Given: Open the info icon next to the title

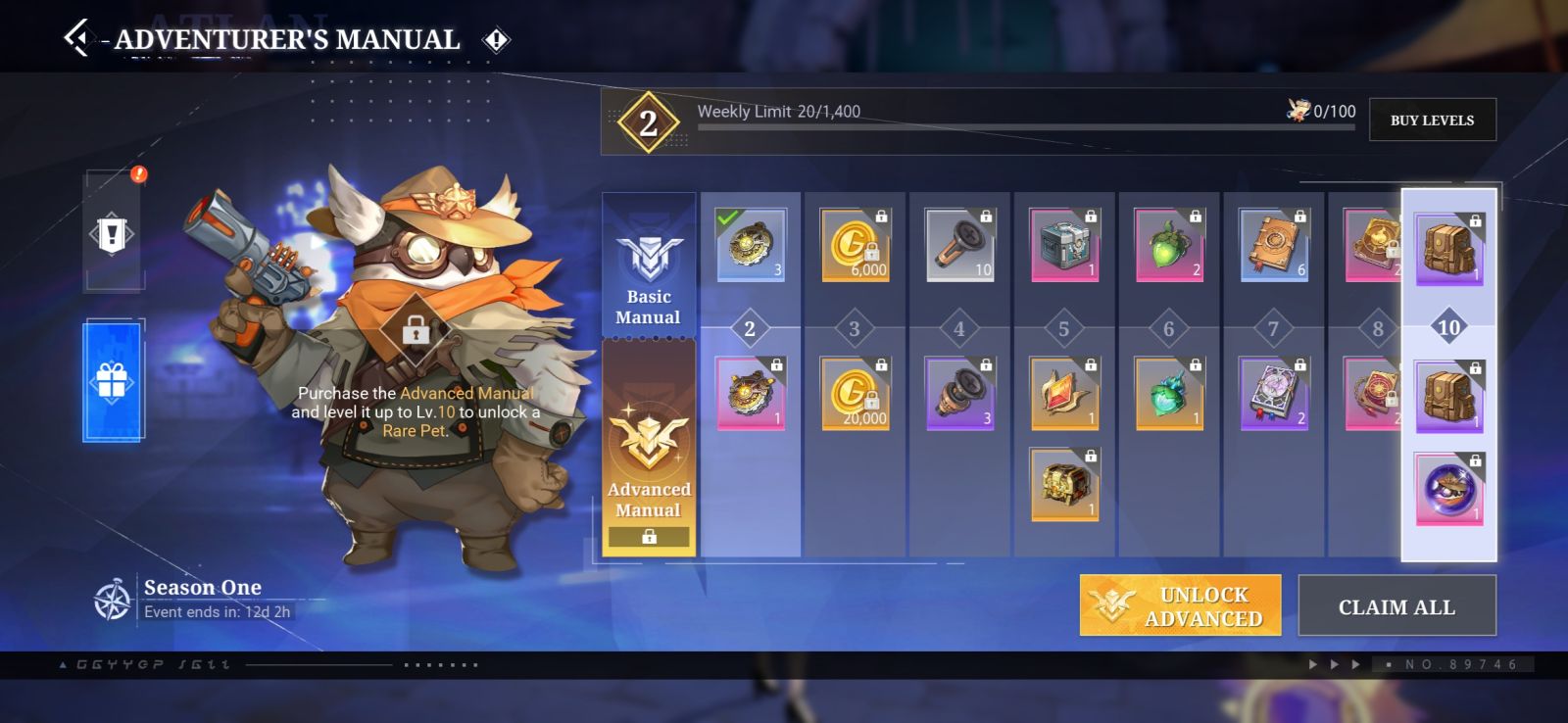Looking at the screenshot, I should click(497, 40).
